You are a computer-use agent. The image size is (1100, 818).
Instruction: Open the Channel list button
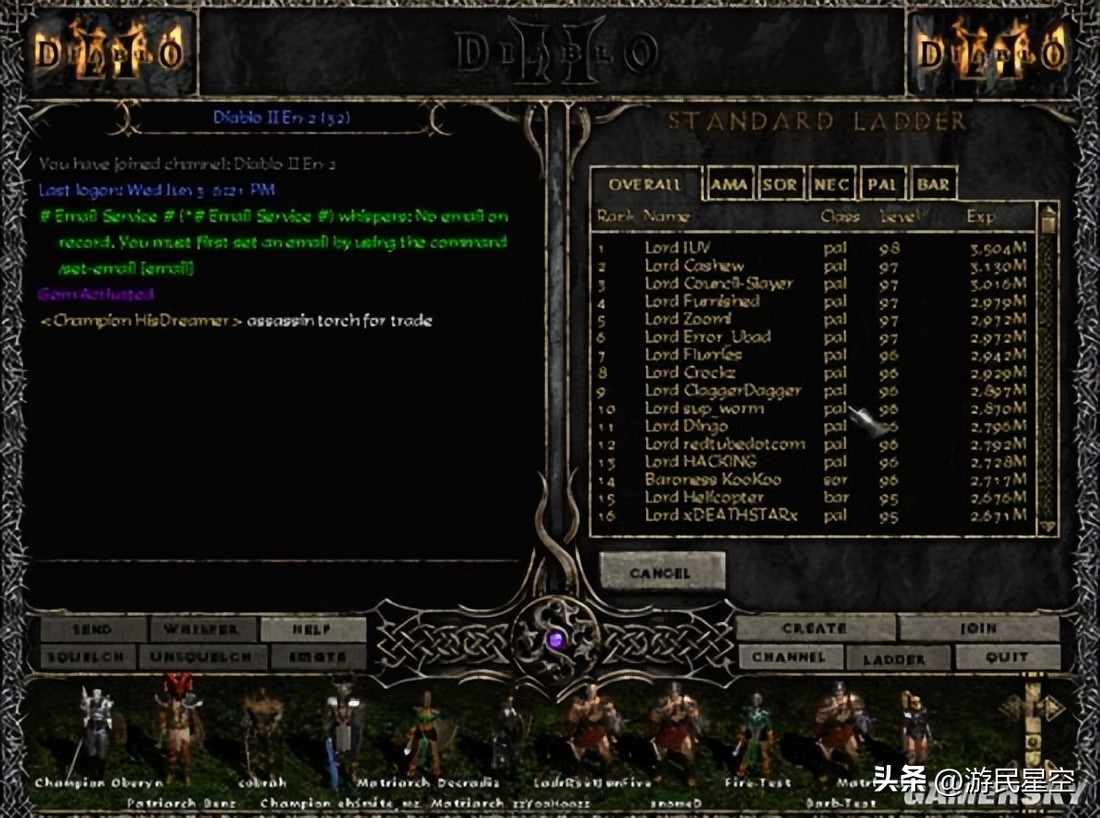coord(791,658)
